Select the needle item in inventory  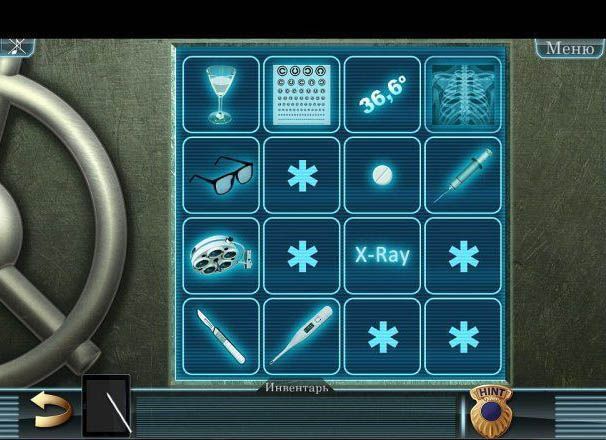(107, 406)
